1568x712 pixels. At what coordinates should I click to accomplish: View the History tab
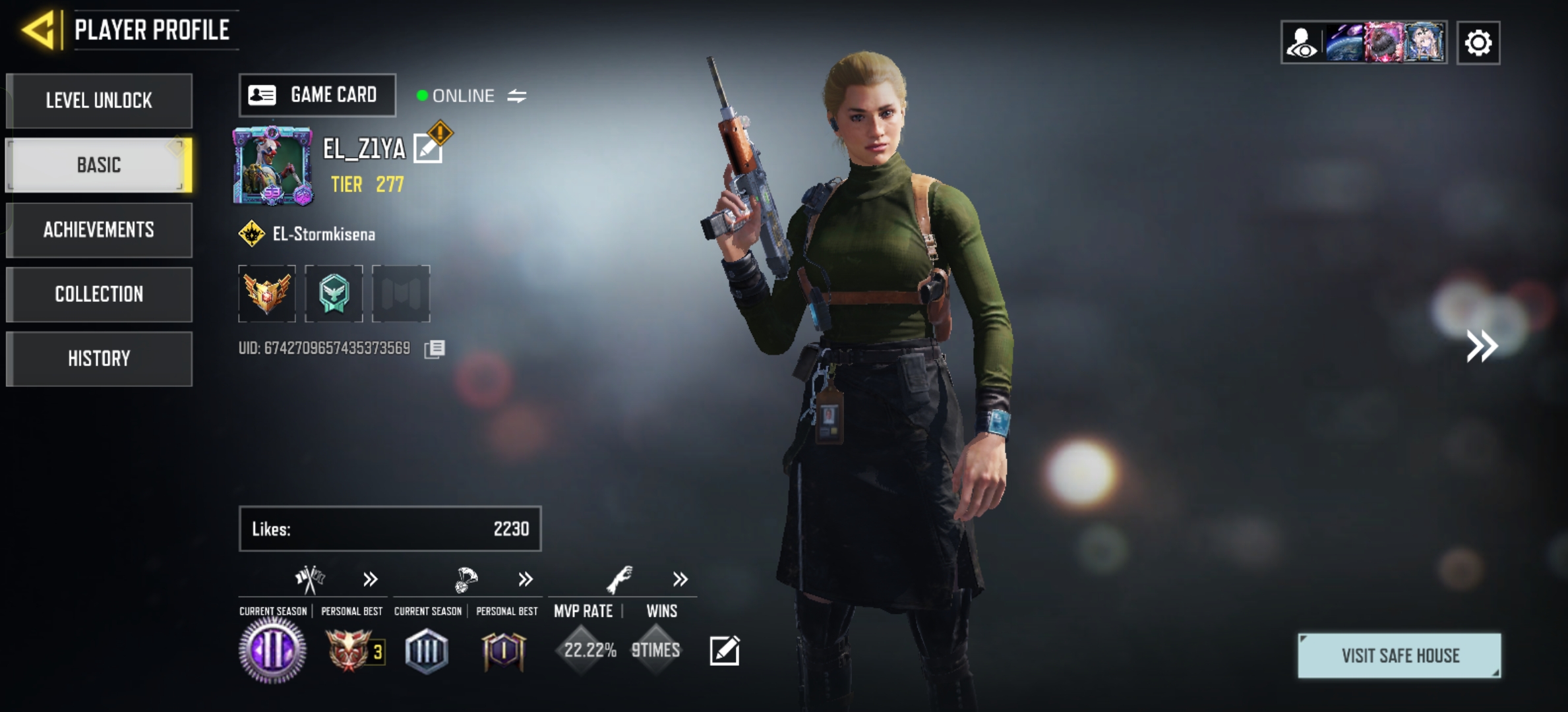(x=99, y=359)
